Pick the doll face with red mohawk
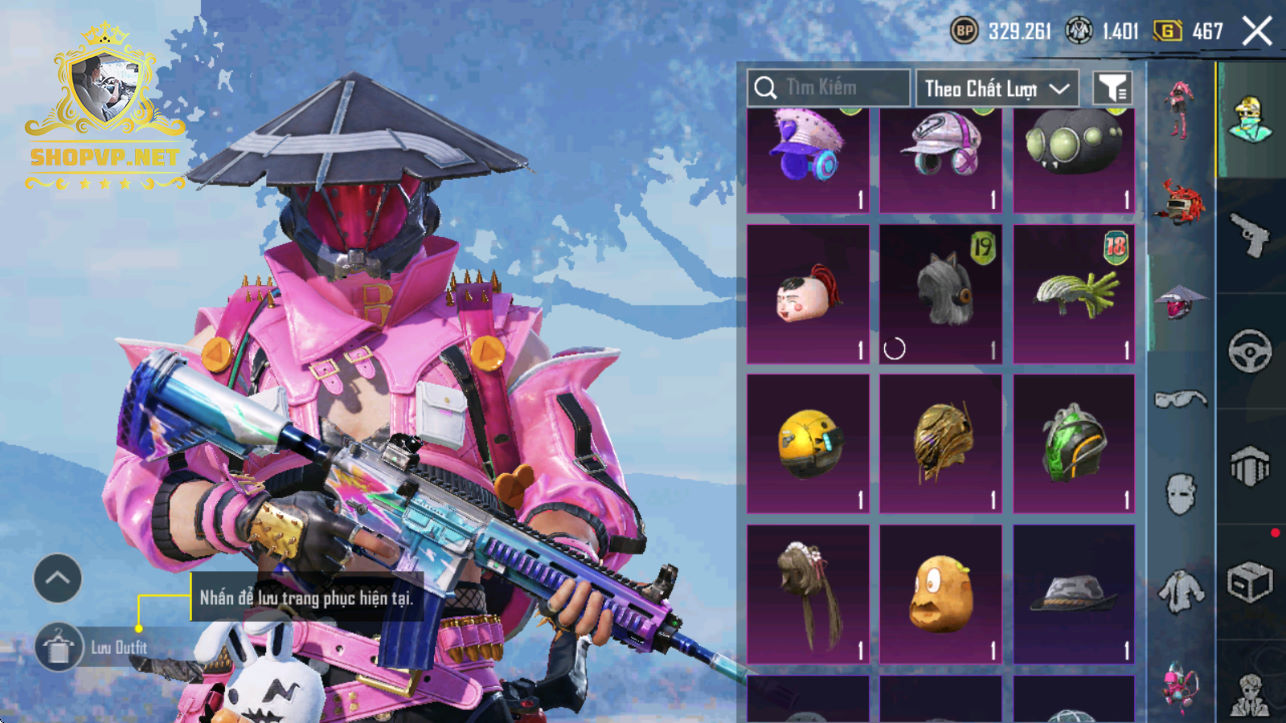Screen dimensions: 1286x723 (x=808, y=293)
